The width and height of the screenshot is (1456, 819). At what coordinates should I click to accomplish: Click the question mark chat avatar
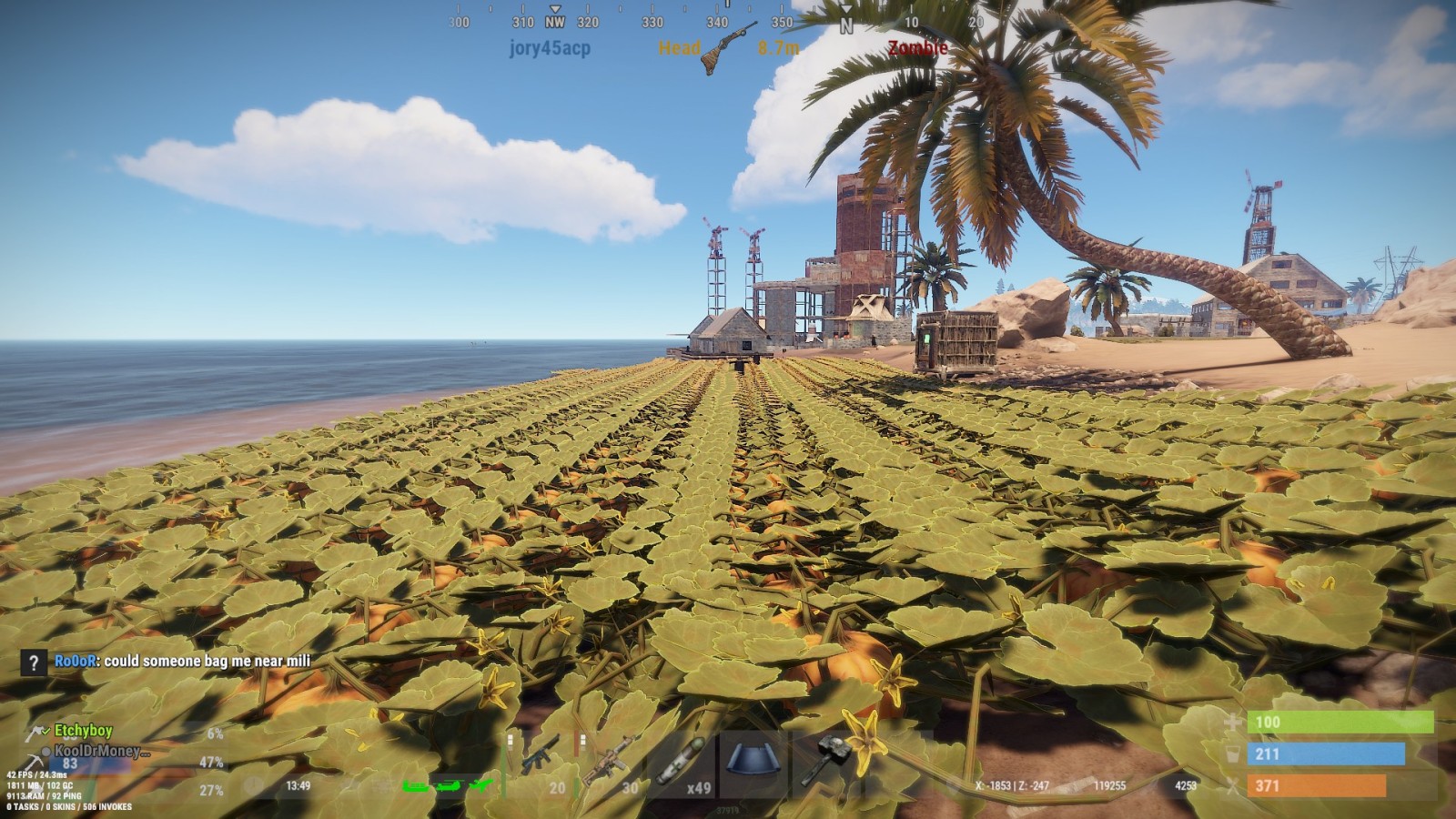coord(34,662)
